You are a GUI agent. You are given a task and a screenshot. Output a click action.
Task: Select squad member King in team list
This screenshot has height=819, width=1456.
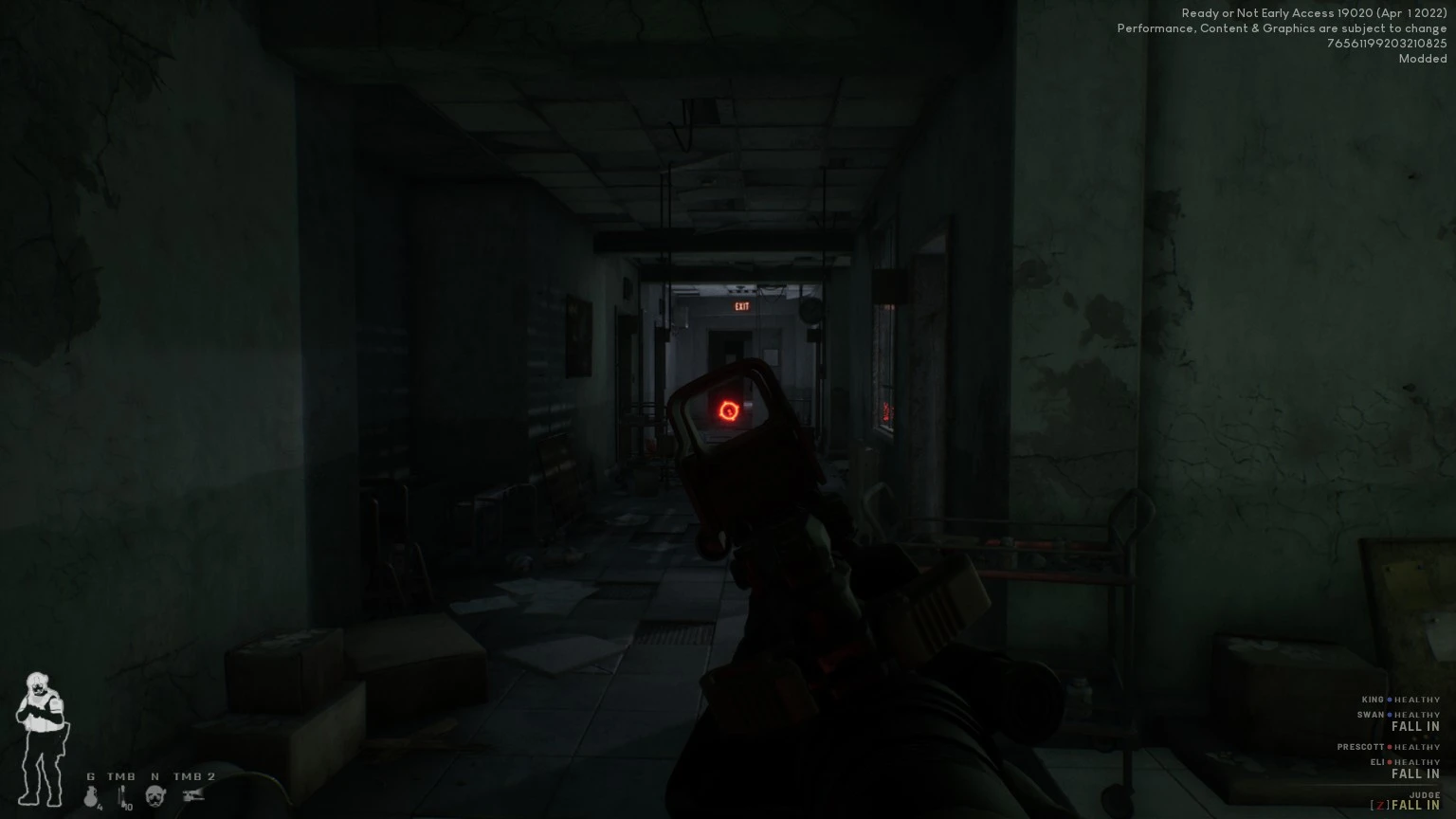(x=1373, y=700)
